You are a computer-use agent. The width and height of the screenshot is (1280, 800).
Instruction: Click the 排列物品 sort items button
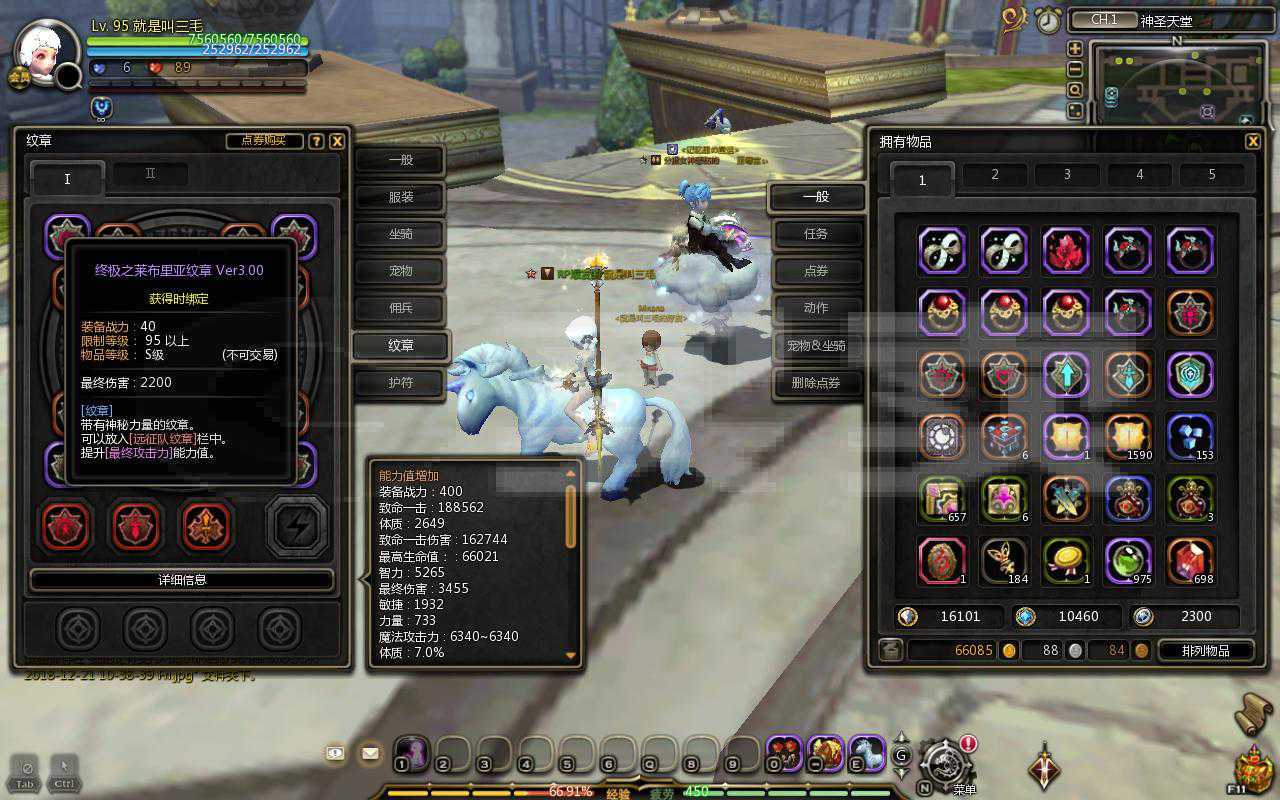click(x=1205, y=651)
